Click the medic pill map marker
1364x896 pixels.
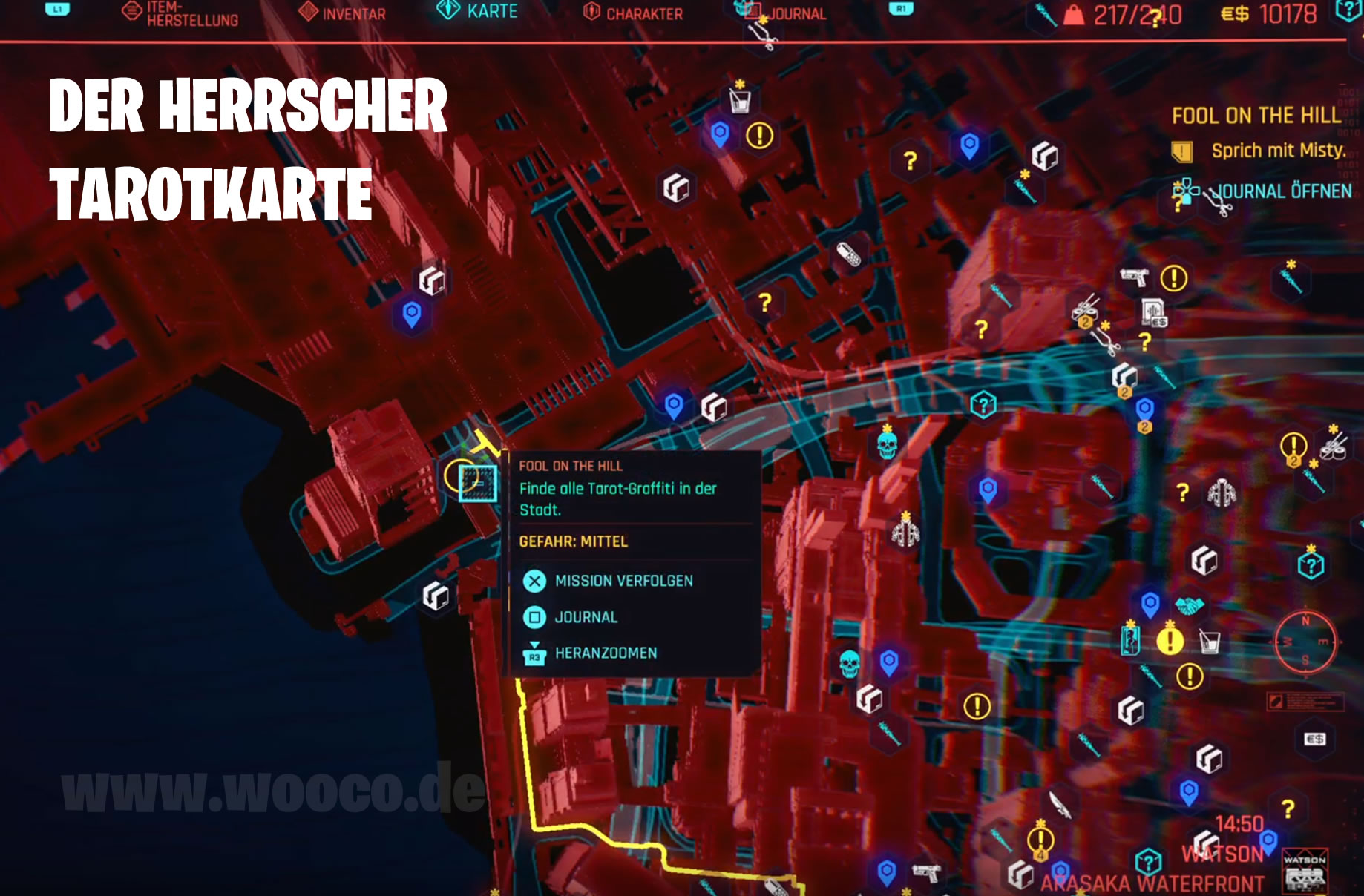848,254
